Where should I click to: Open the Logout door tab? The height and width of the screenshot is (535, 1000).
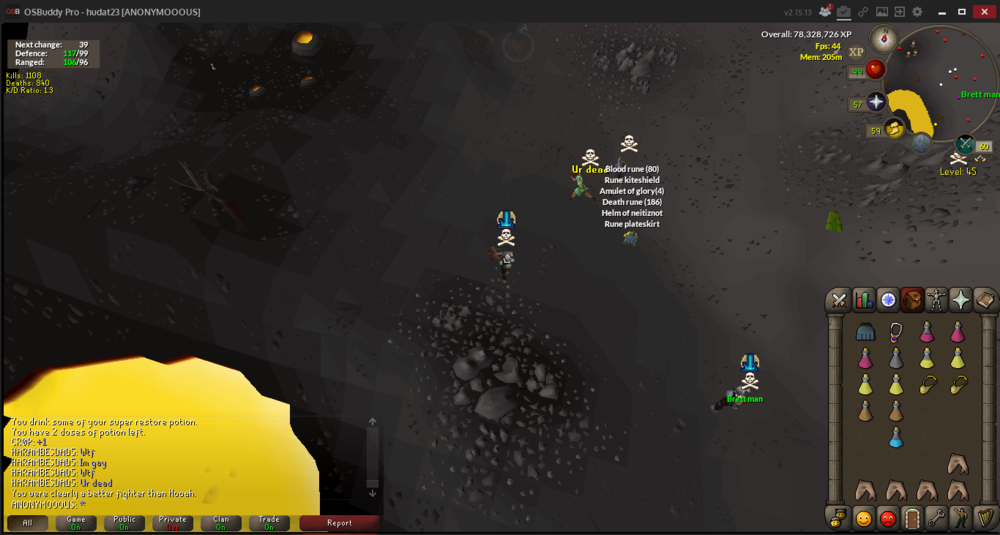(x=911, y=518)
